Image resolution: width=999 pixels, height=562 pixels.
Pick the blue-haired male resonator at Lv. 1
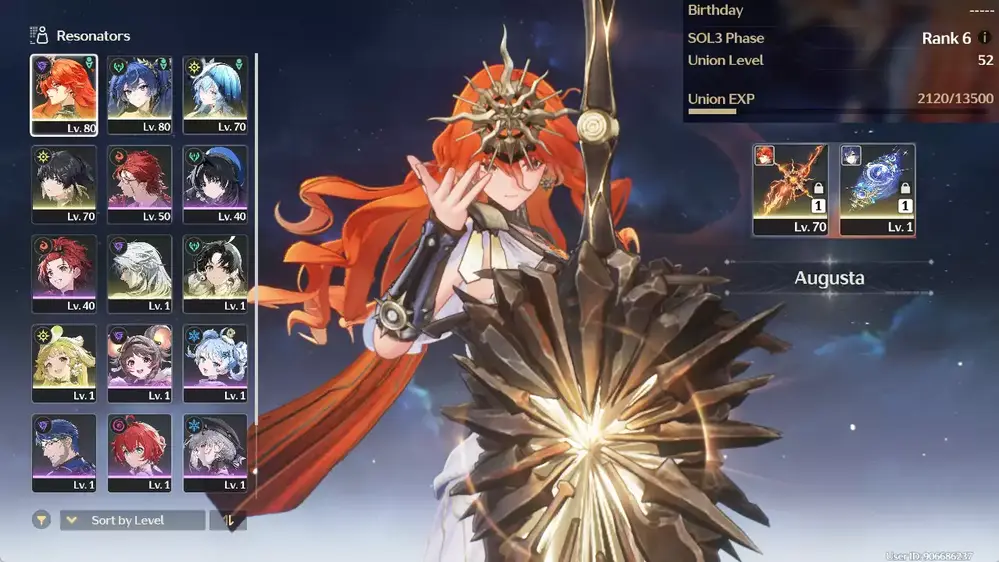(64, 452)
